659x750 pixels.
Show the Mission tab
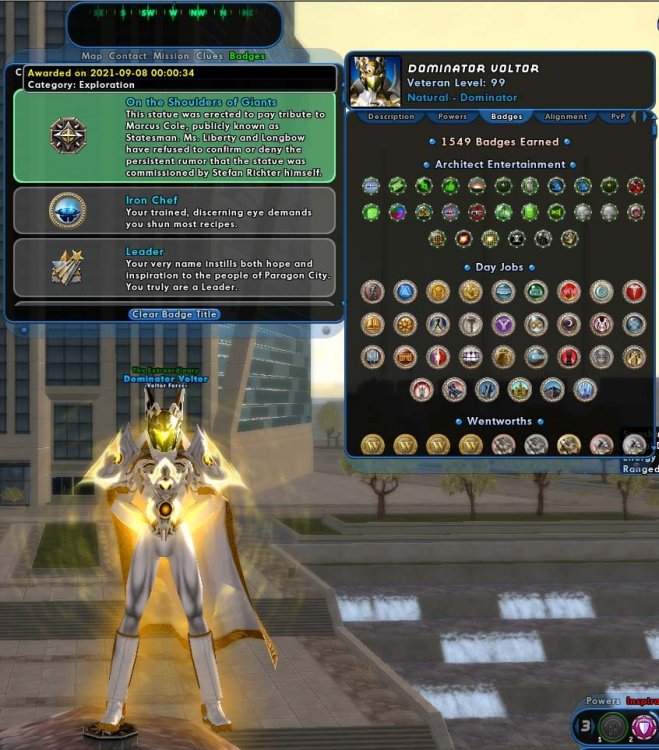tap(171, 56)
